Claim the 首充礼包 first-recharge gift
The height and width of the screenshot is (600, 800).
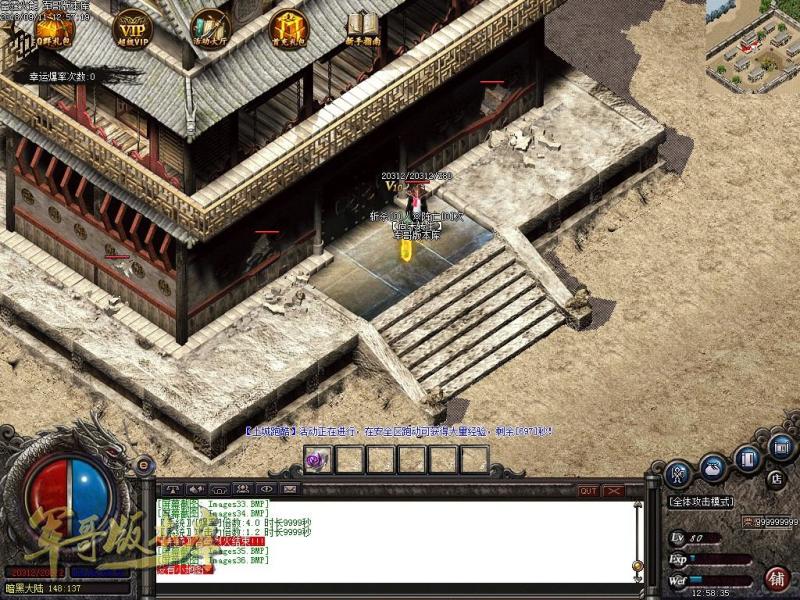pyautogui.click(x=288, y=27)
